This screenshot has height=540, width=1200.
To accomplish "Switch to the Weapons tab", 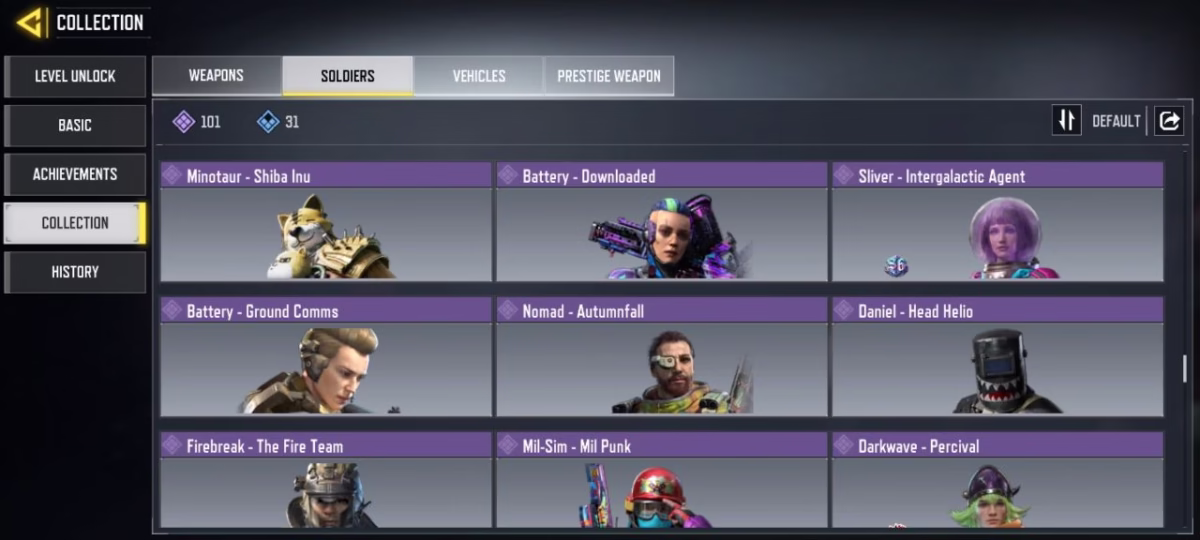I will click(x=216, y=76).
